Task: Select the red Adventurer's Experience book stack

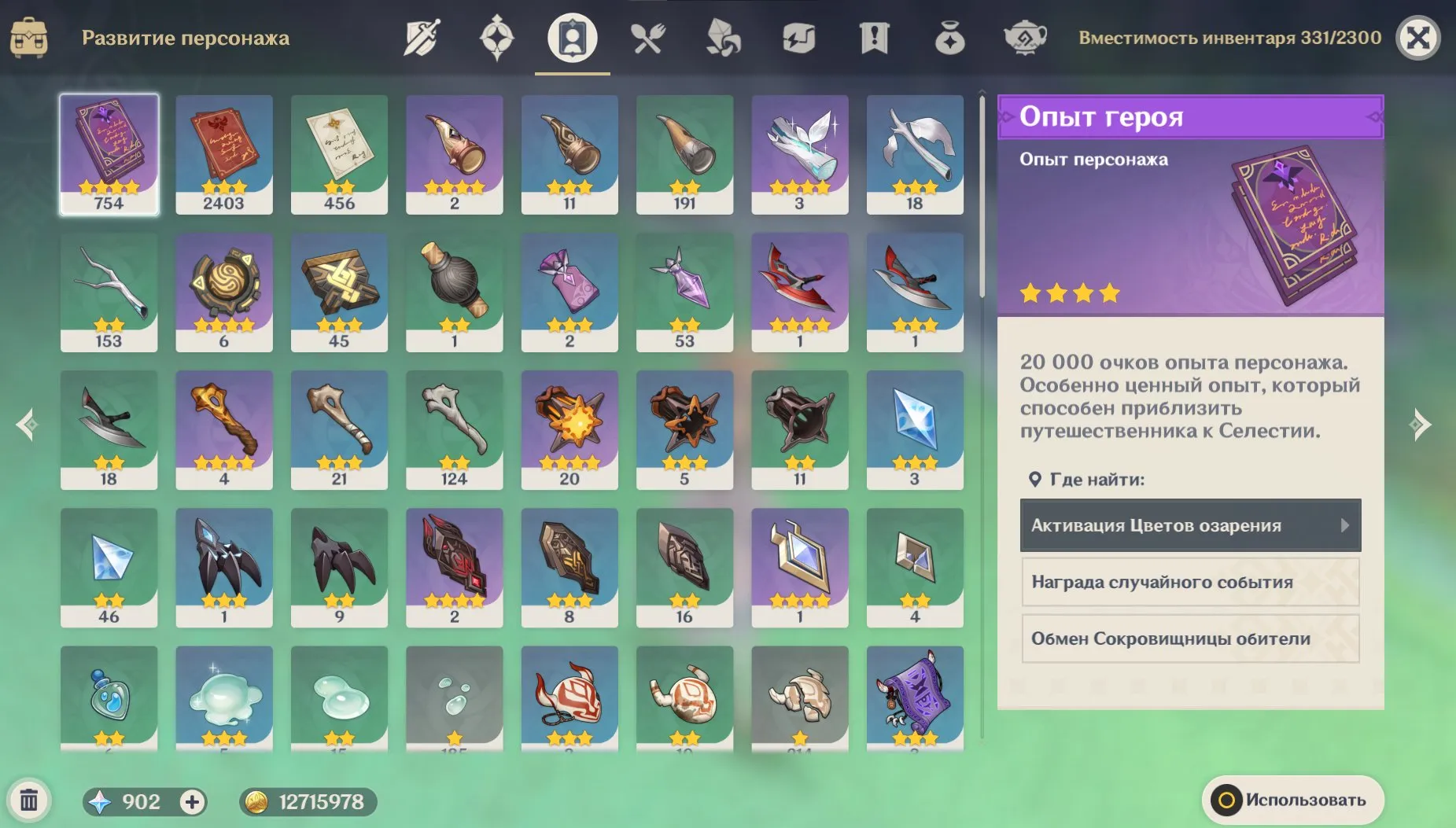Action: pos(224,154)
